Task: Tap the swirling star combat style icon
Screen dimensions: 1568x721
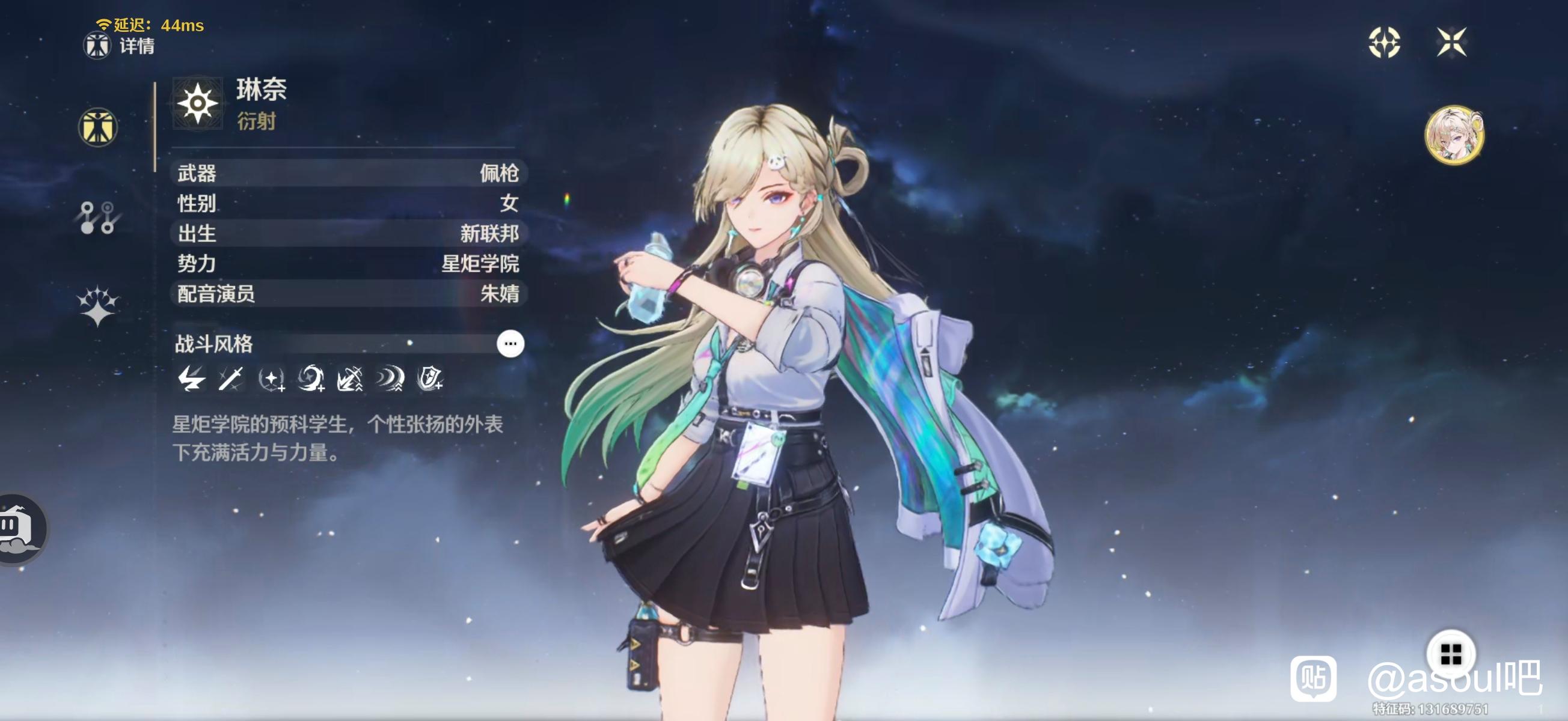Action: point(311,379)
